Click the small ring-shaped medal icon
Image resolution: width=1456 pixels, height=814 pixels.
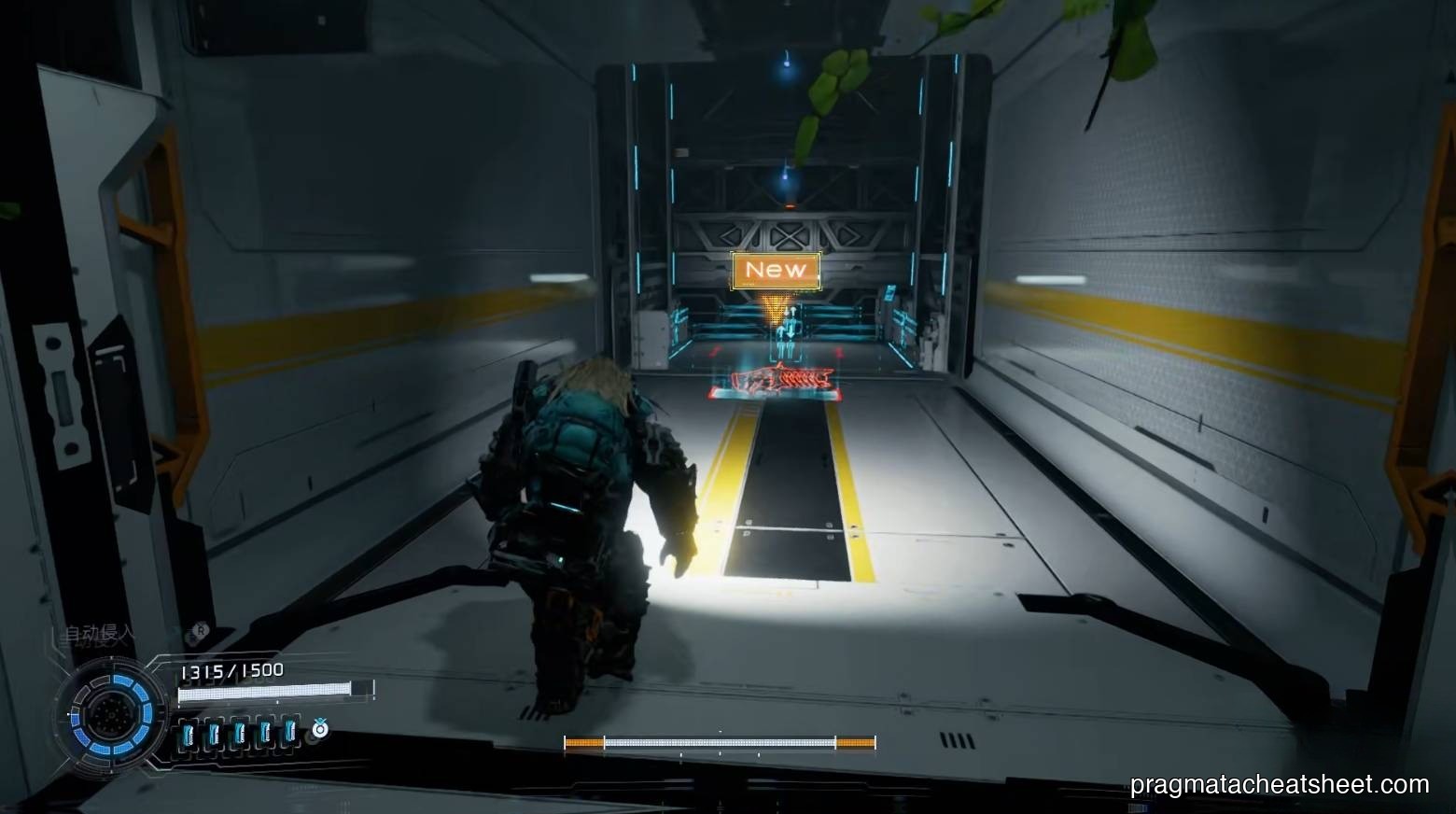pos(320,728)
